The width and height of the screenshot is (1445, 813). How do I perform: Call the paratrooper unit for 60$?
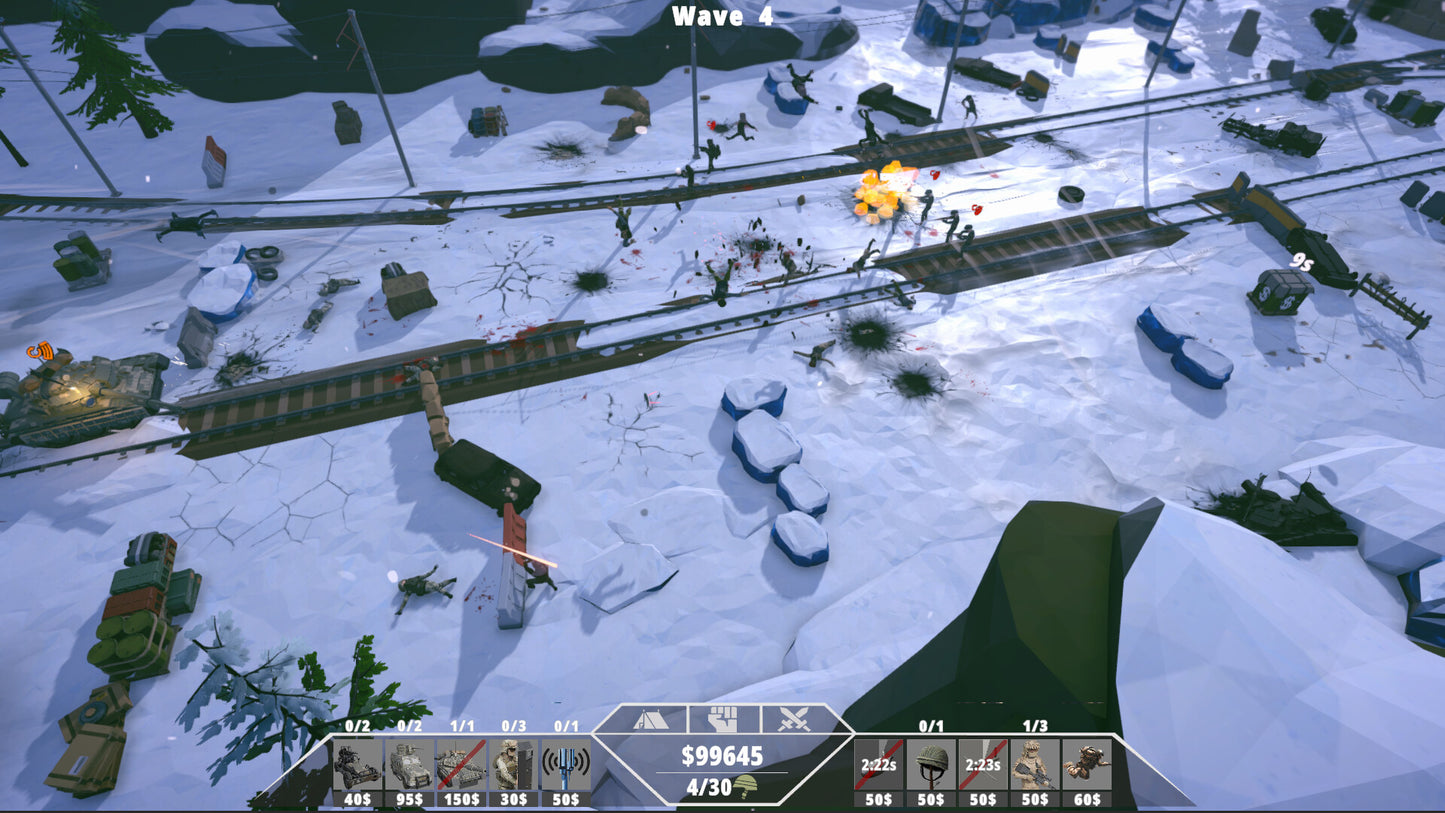pyautogui.click(x=1087, y=765)
